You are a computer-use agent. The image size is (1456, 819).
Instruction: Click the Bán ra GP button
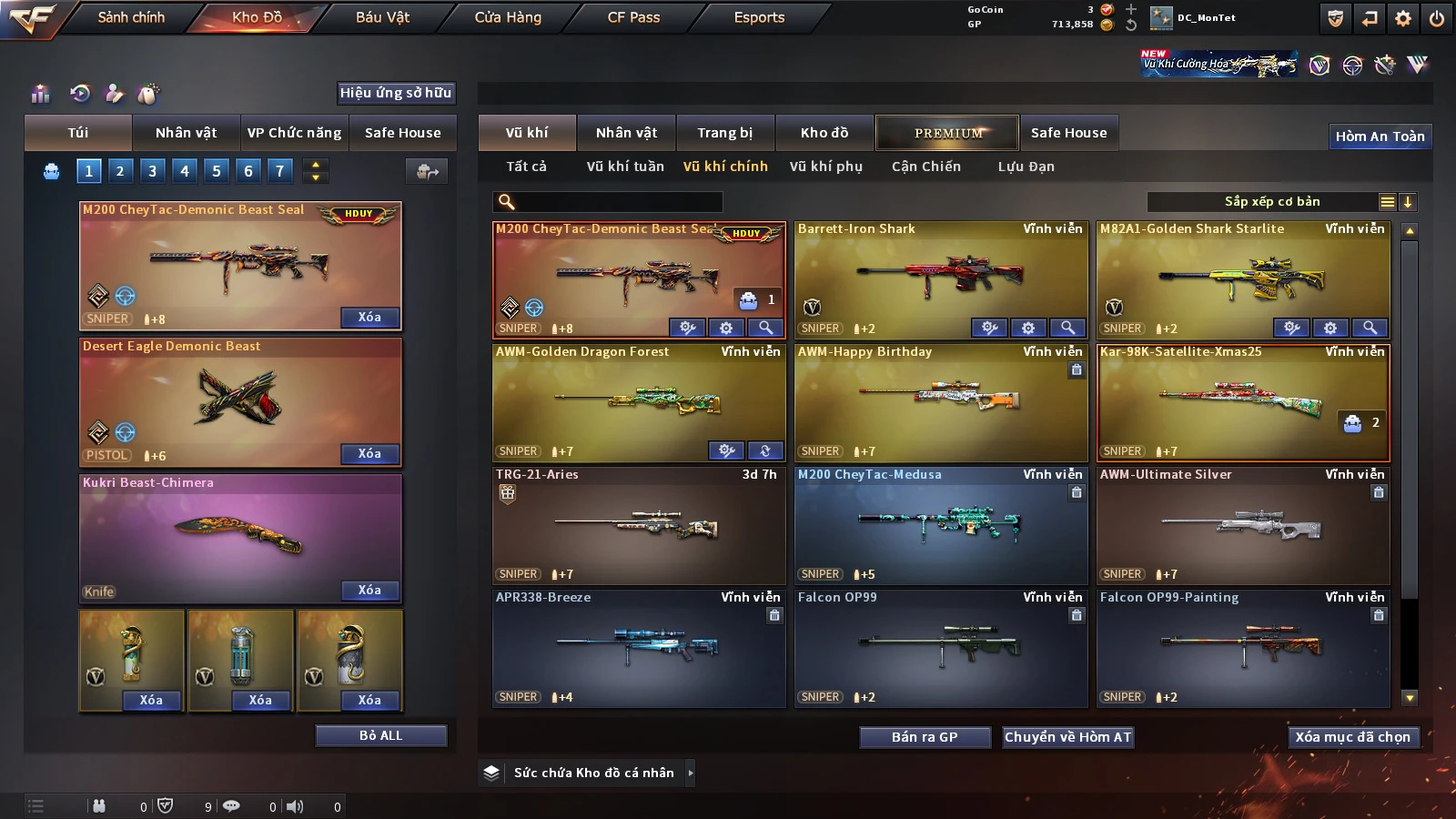pos(925,737)
